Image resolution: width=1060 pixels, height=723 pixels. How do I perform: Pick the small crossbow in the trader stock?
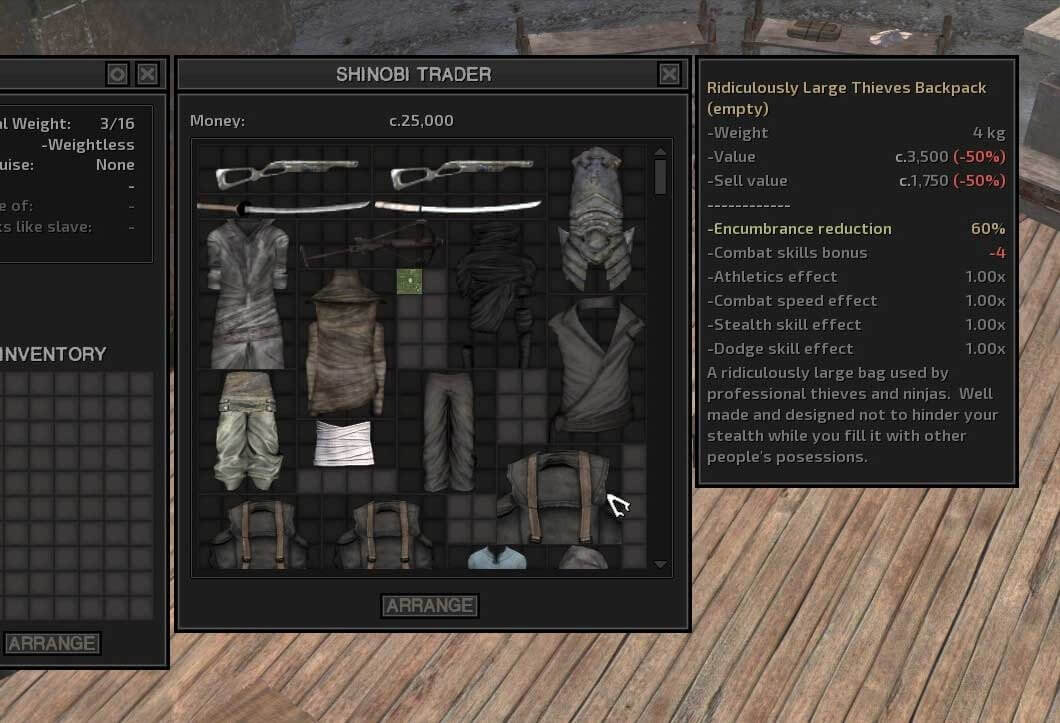[x=372, y=243]
